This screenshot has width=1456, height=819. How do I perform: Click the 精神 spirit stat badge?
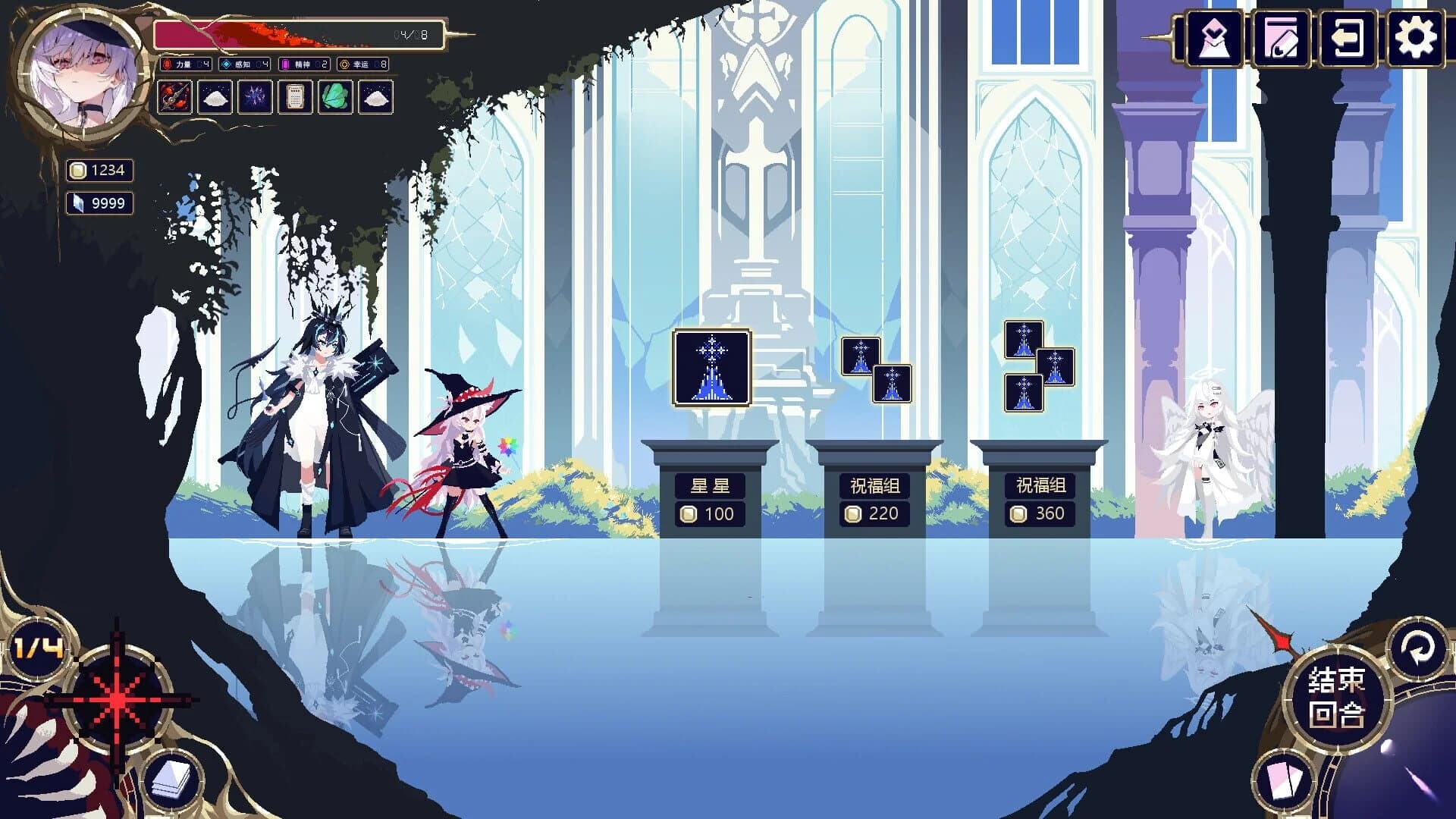303,64
